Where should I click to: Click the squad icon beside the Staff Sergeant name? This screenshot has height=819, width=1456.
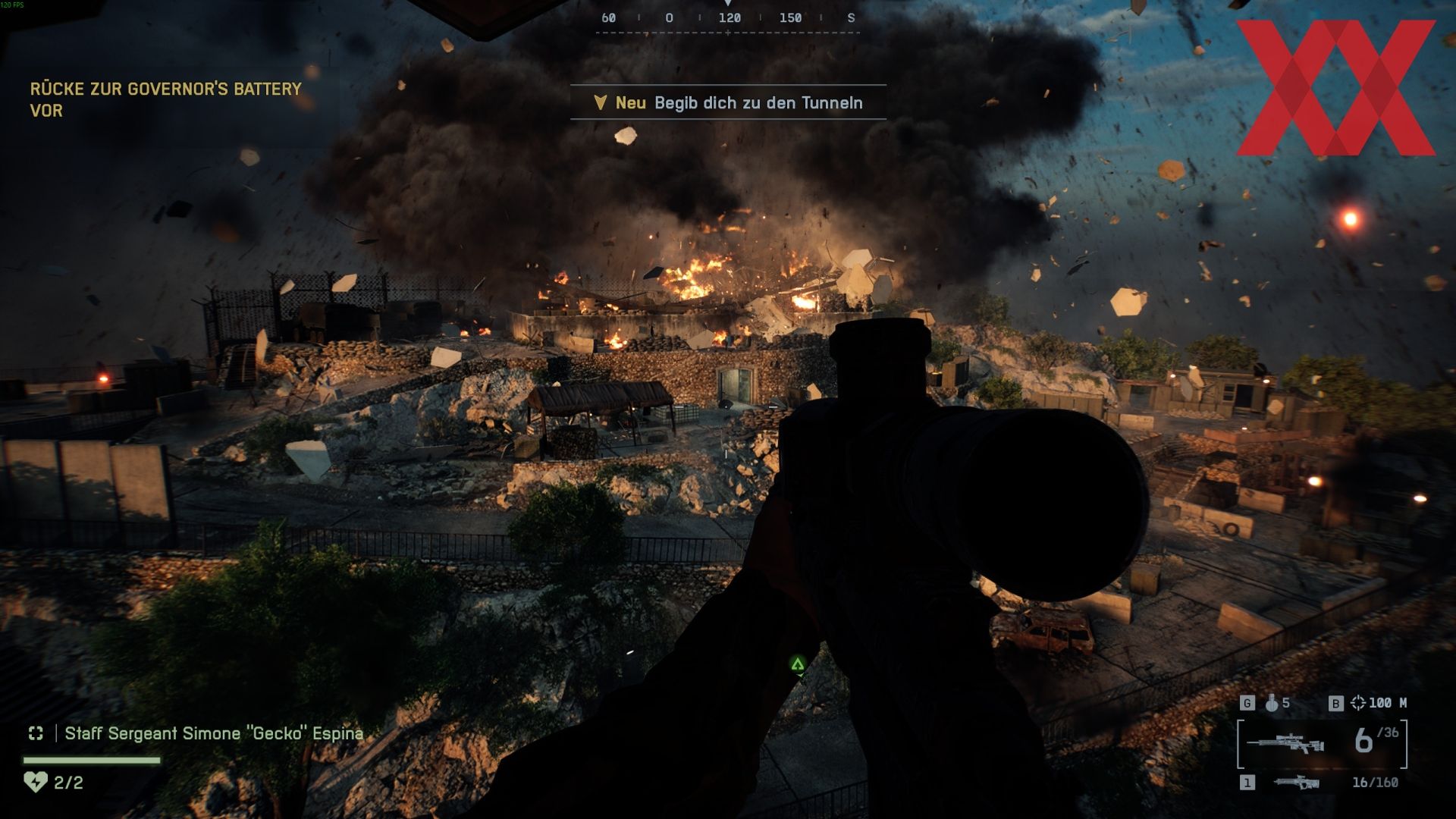coord(36,733)
